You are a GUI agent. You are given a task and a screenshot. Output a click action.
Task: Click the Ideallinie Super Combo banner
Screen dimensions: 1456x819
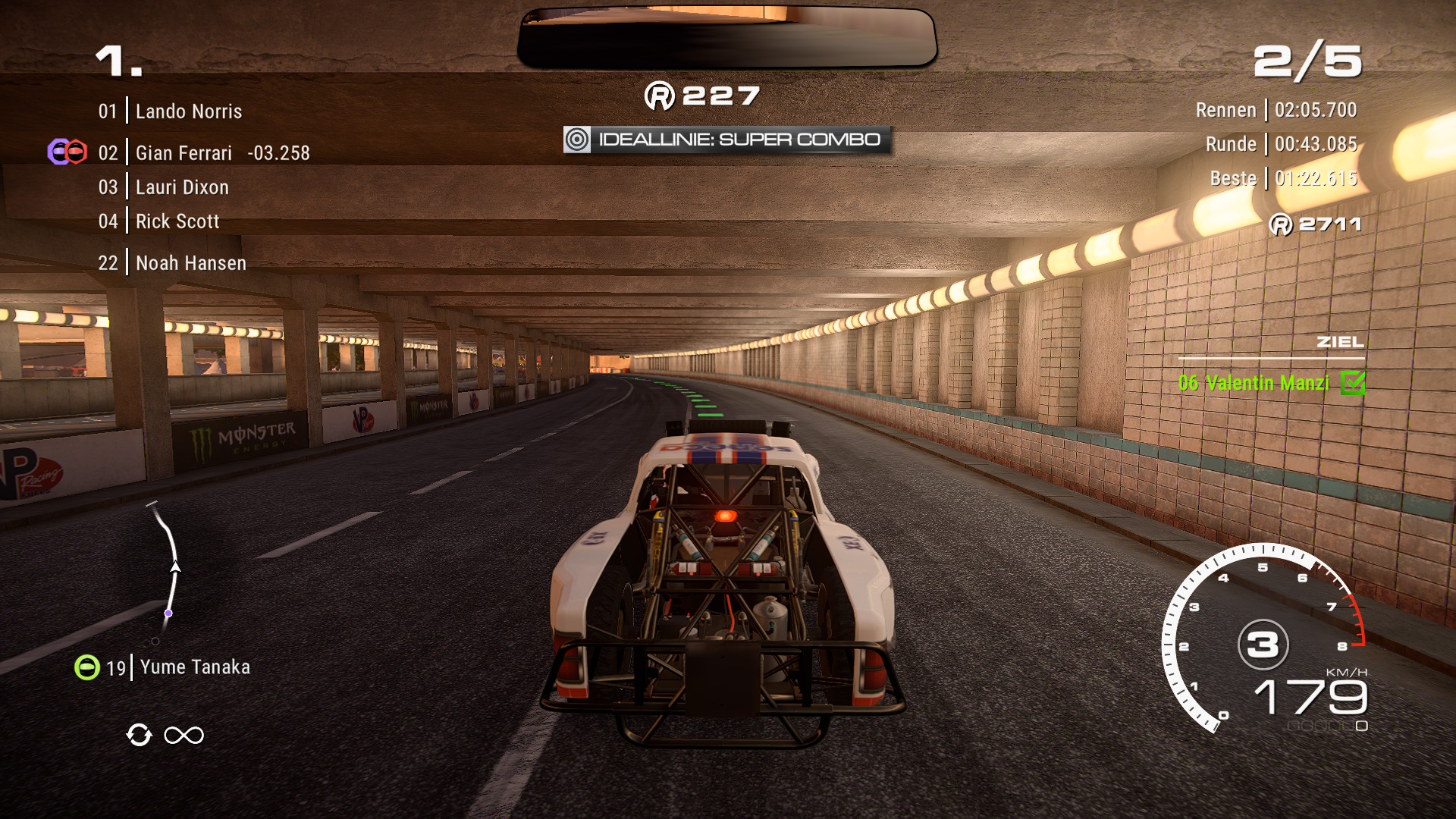(x=726, y=140)
